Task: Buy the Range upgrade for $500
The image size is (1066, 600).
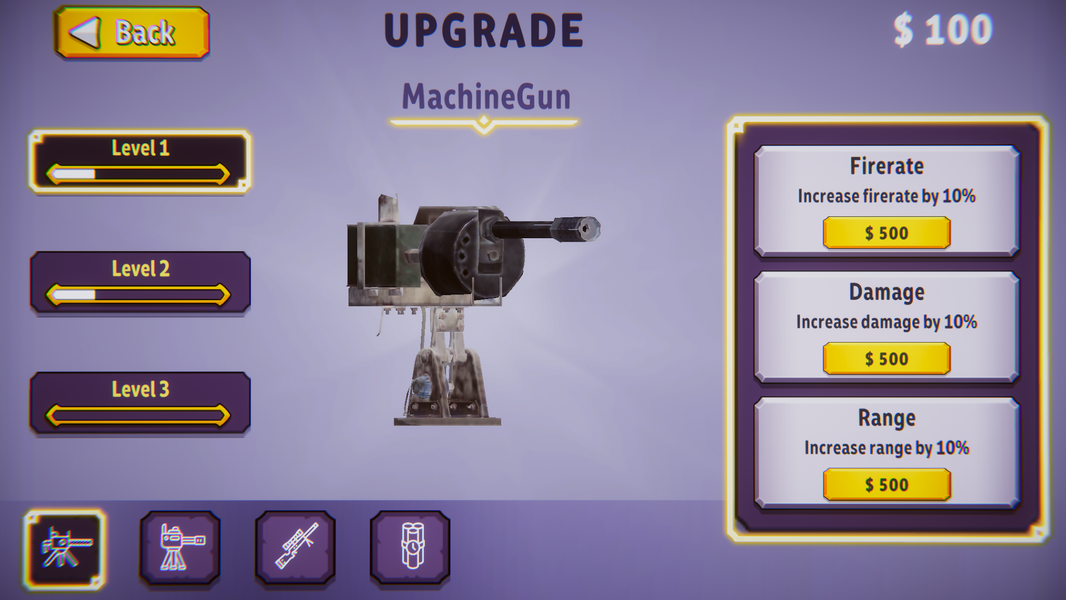Action: tap(886, 485)
